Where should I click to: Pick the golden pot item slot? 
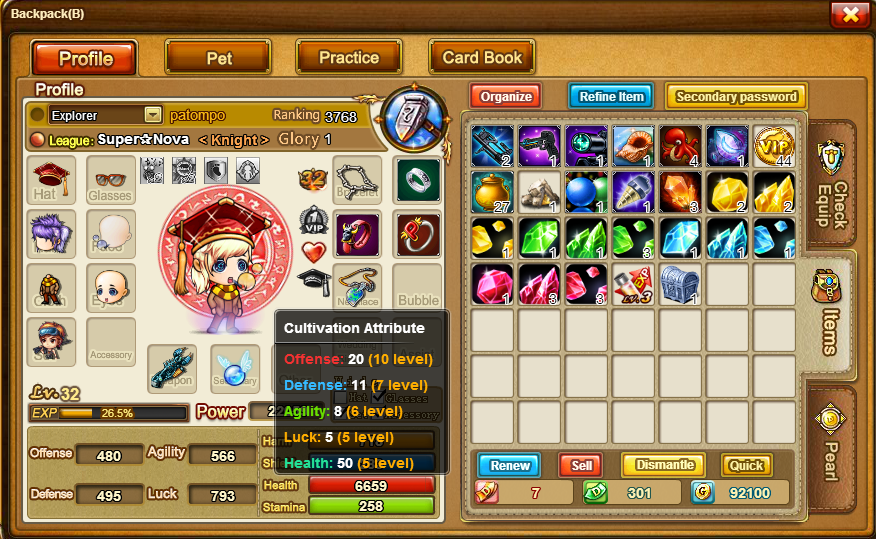point(492,192)
